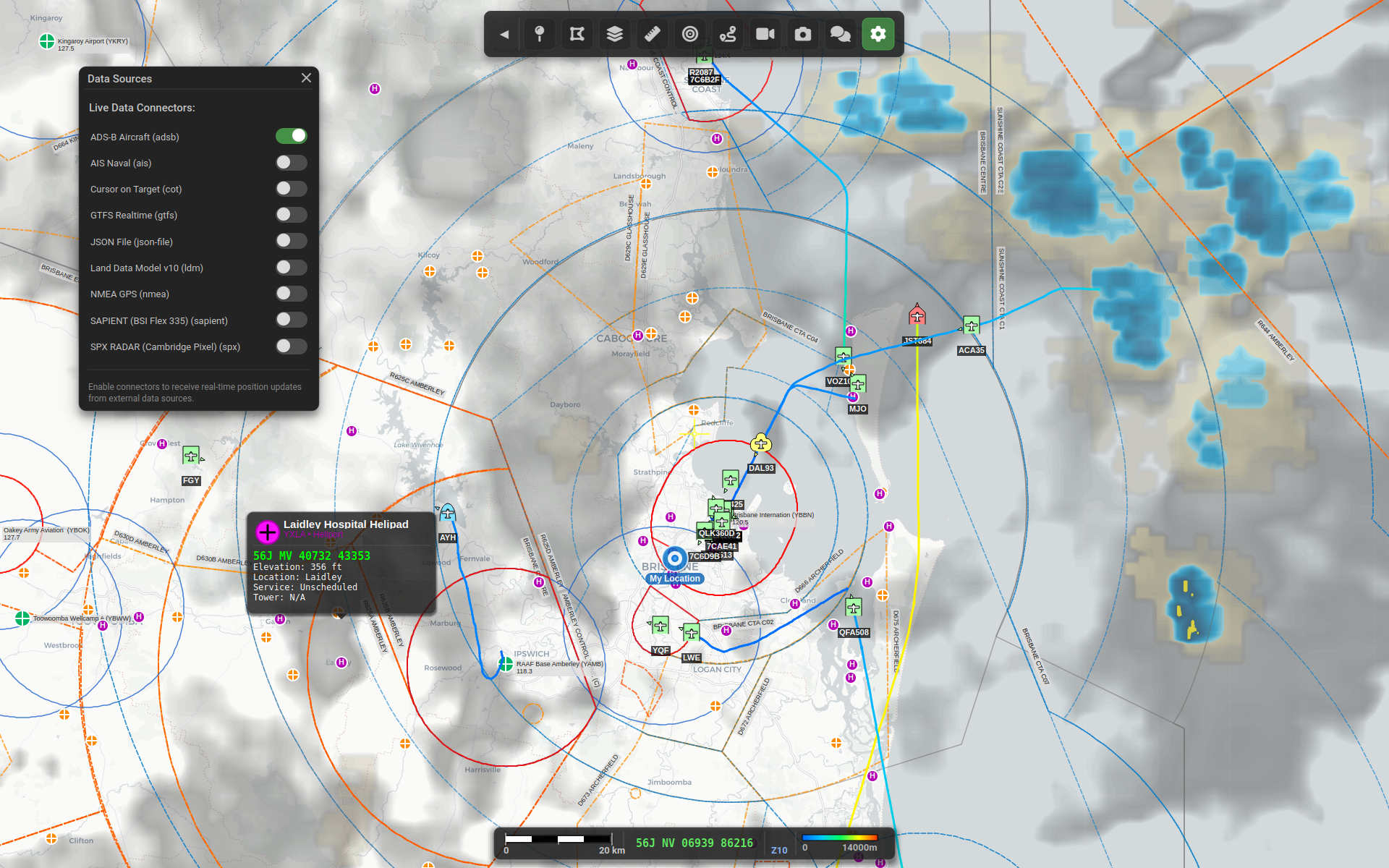Click the My Location marker
This screenshot has width=1389, height=868.
[674, 558]
